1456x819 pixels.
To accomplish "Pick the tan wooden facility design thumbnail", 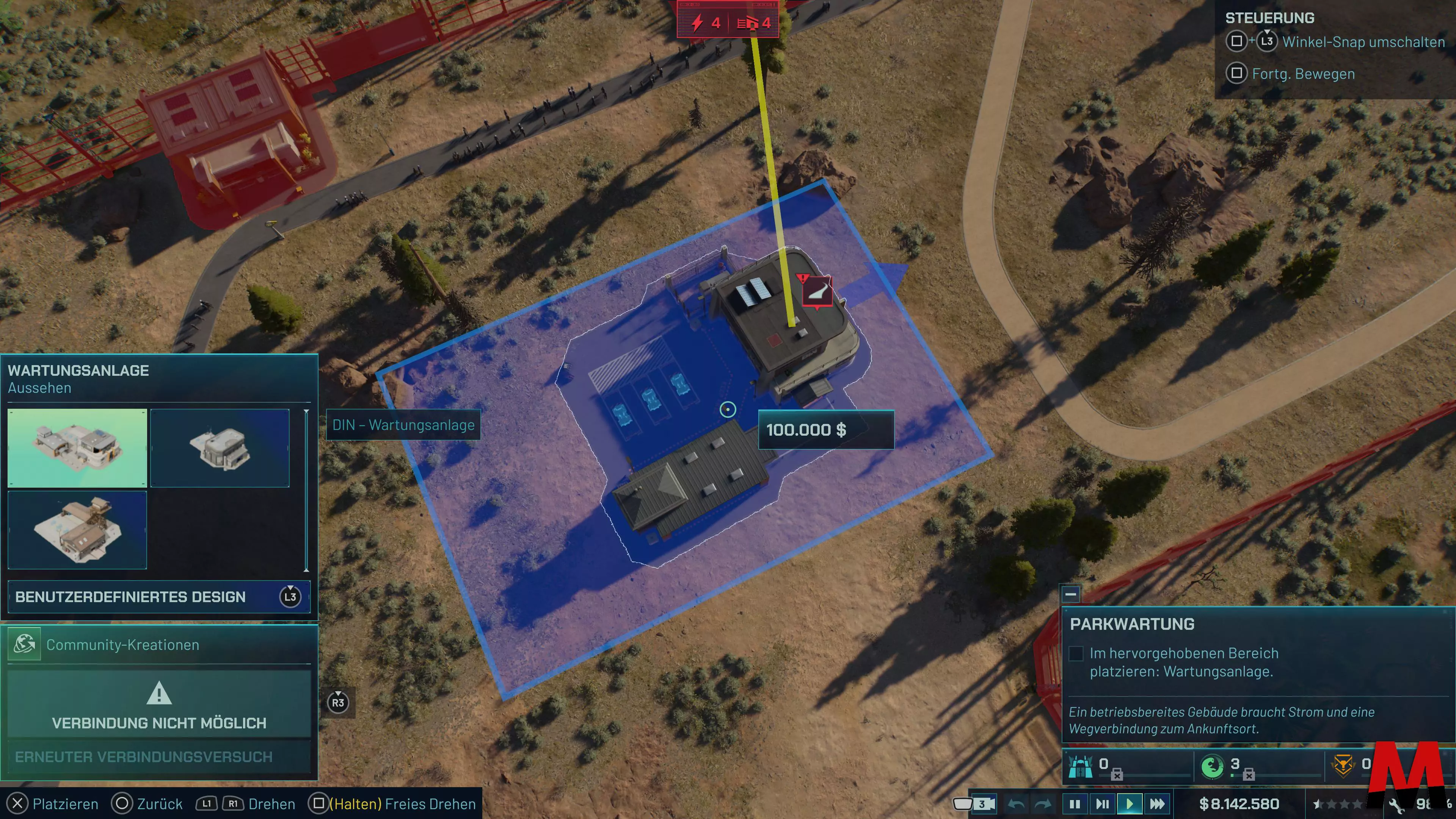I will 77,530.
